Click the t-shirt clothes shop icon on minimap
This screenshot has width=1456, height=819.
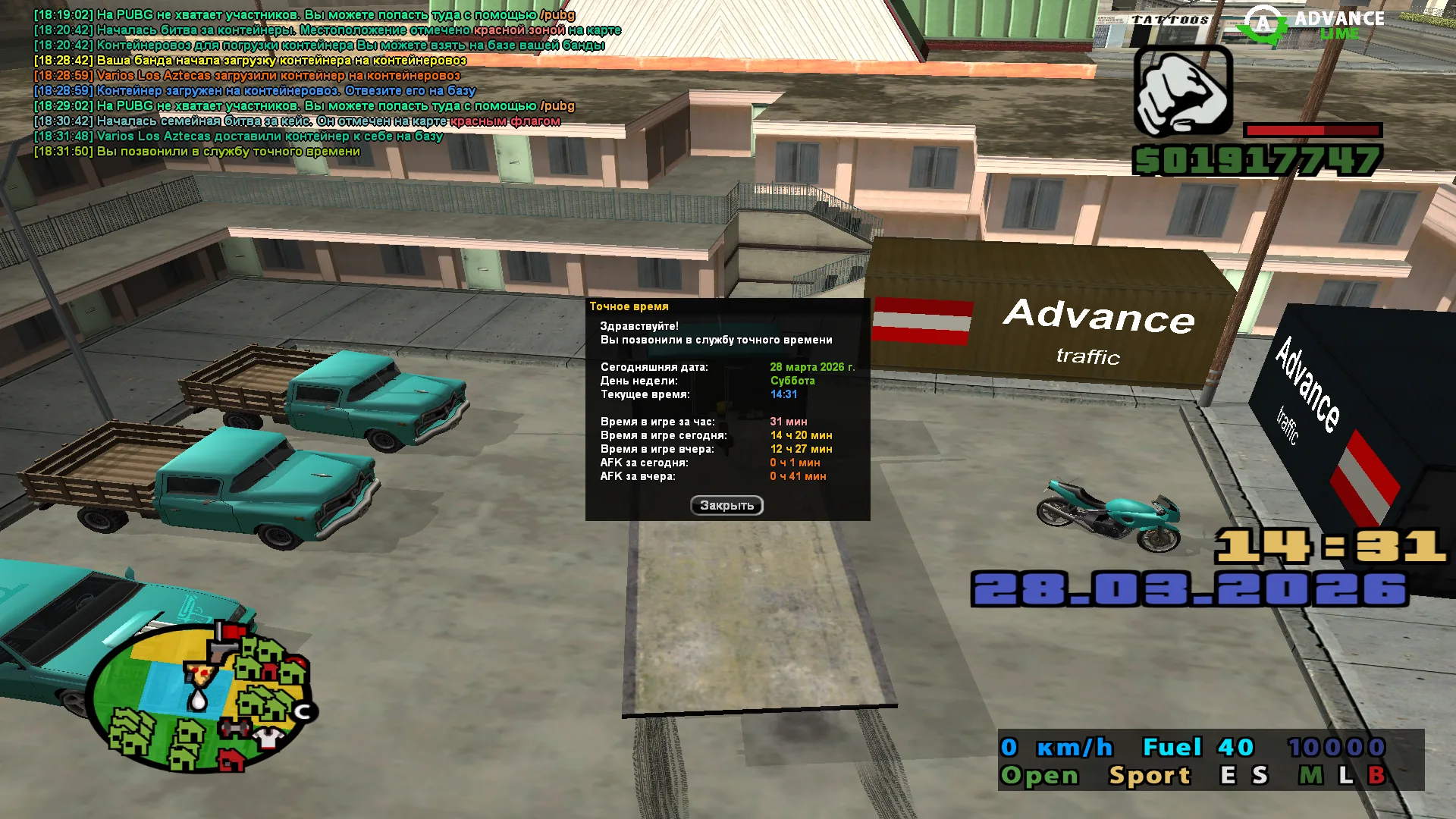click(267, 739)
